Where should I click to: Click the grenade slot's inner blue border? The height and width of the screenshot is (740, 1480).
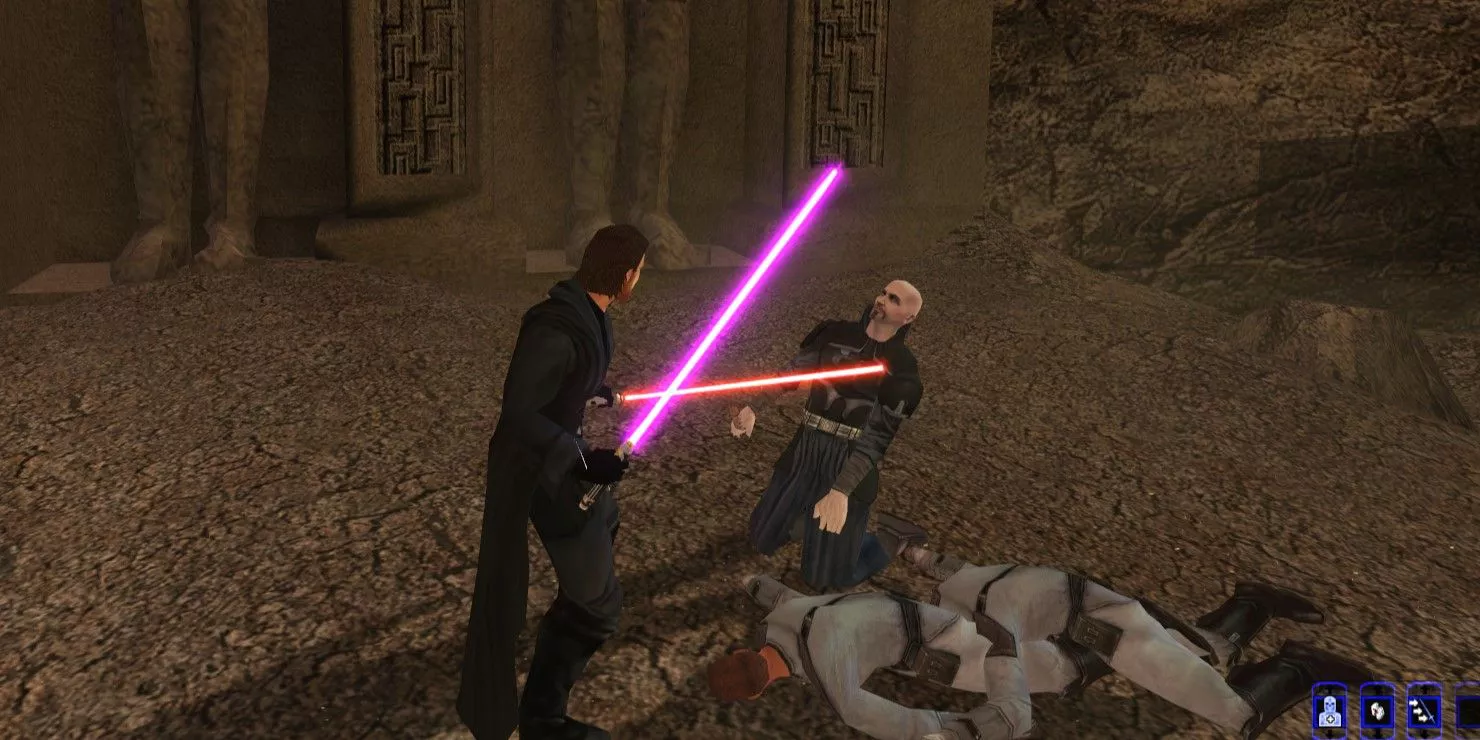click(x=1363, y=712)
